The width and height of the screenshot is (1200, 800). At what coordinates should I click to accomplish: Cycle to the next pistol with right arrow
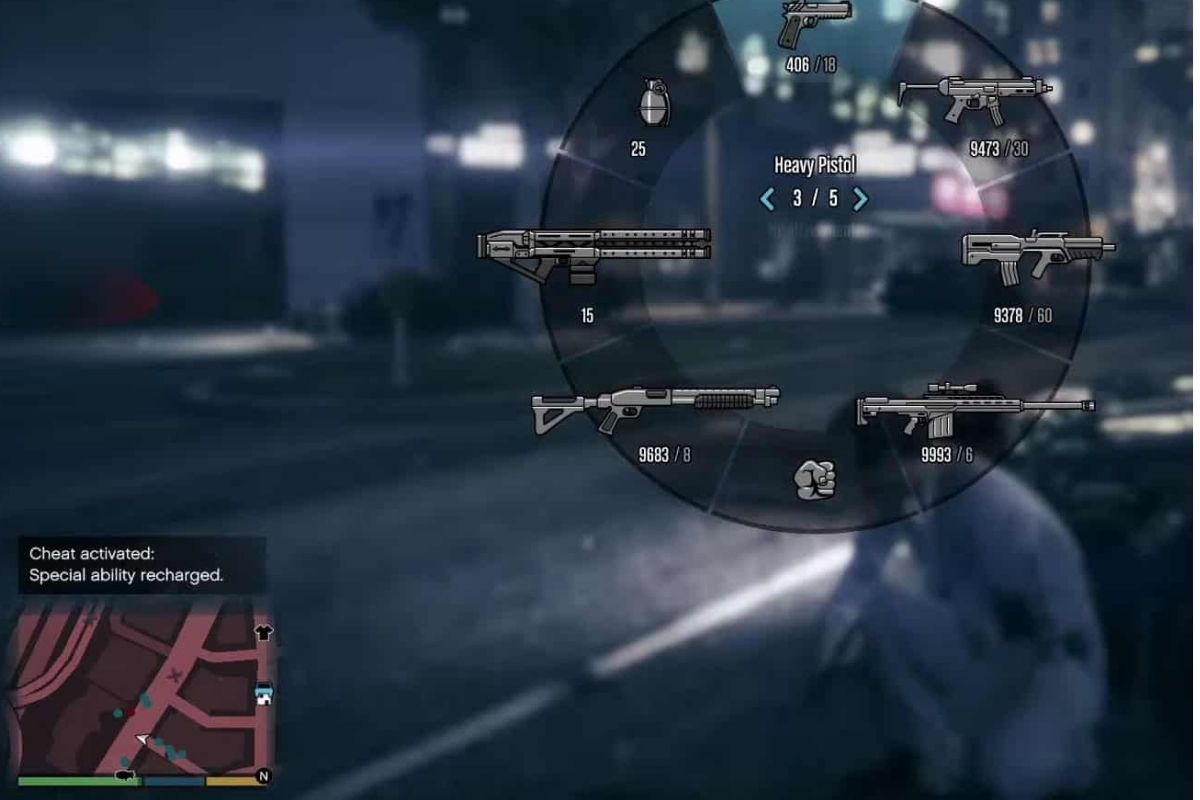coord(859,198)
